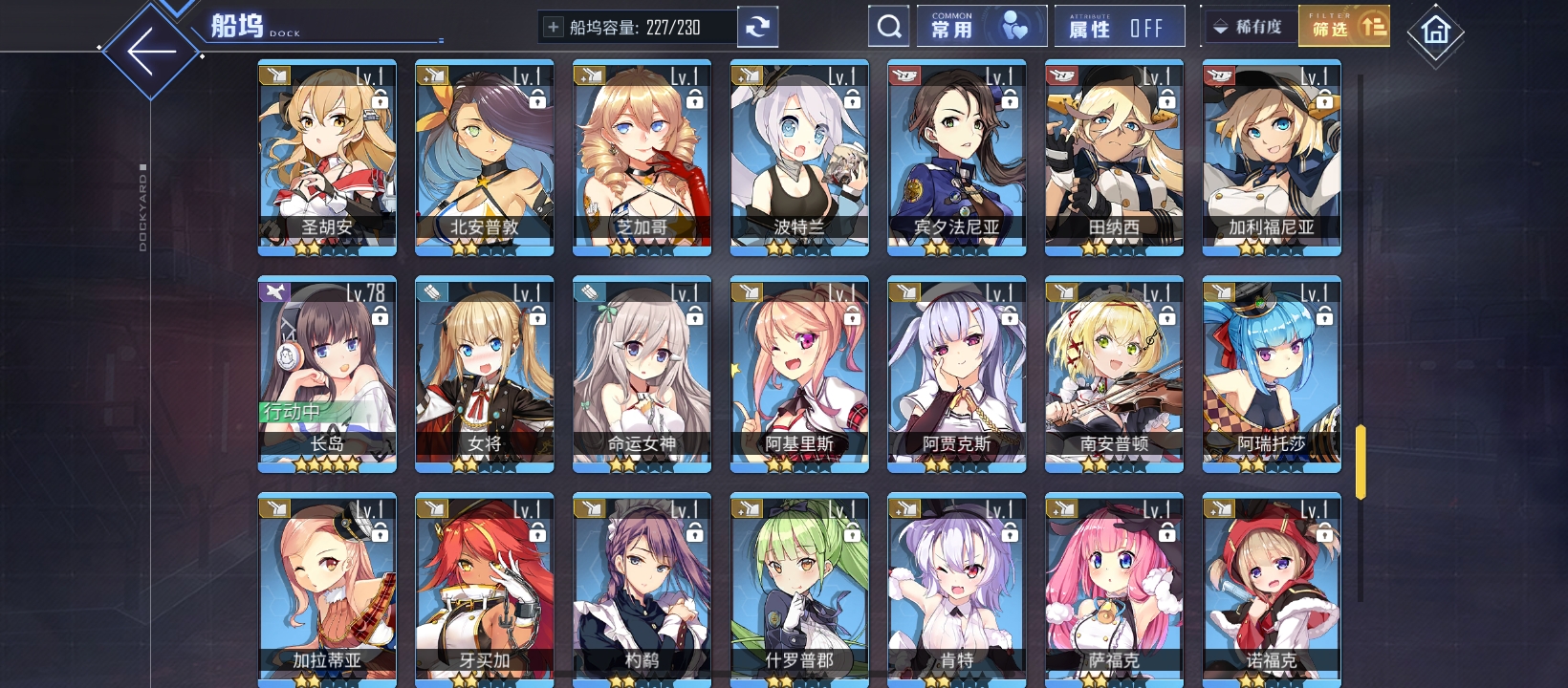Viewport: 1568px width, 688px height.
Task: Toggle the 属性 attribute display OFF switch
Action: coord(1119,27)
